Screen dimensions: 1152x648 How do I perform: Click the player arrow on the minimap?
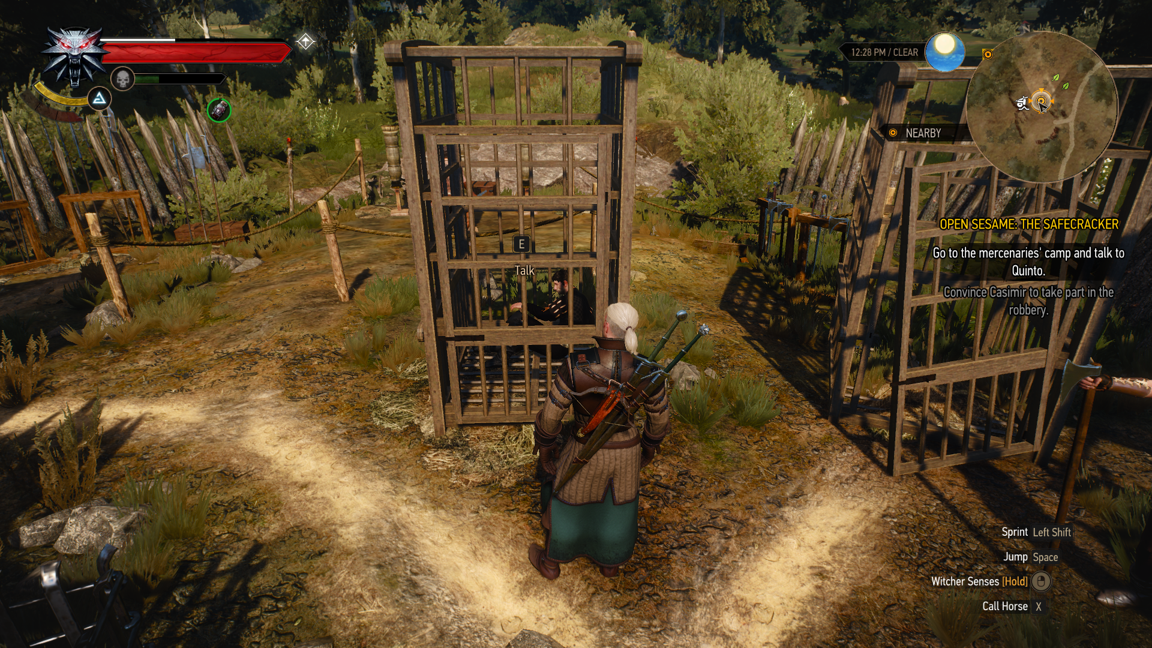tap(1024, 103)
